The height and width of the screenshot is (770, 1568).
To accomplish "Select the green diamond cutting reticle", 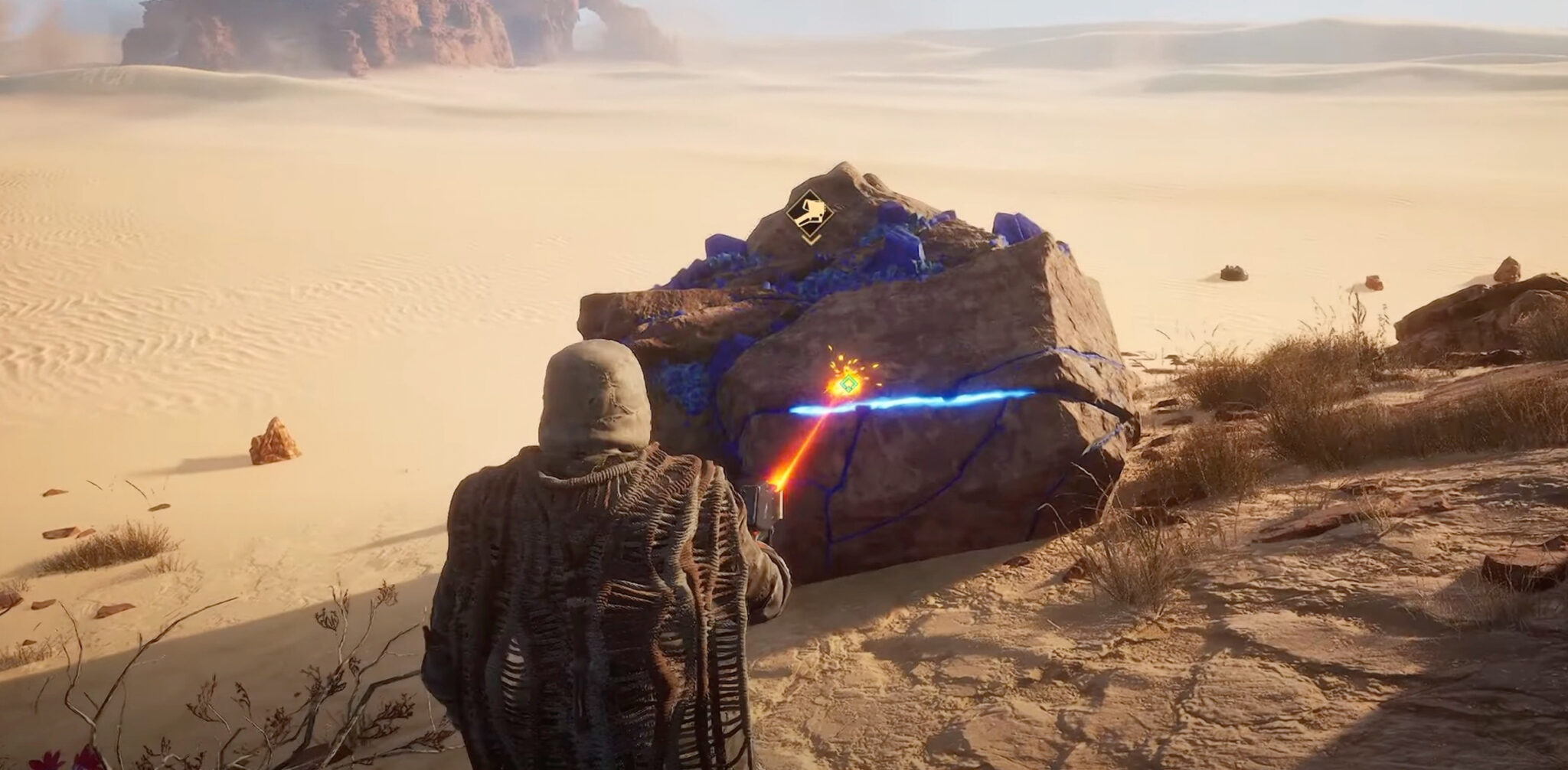I will coord(848,384).
